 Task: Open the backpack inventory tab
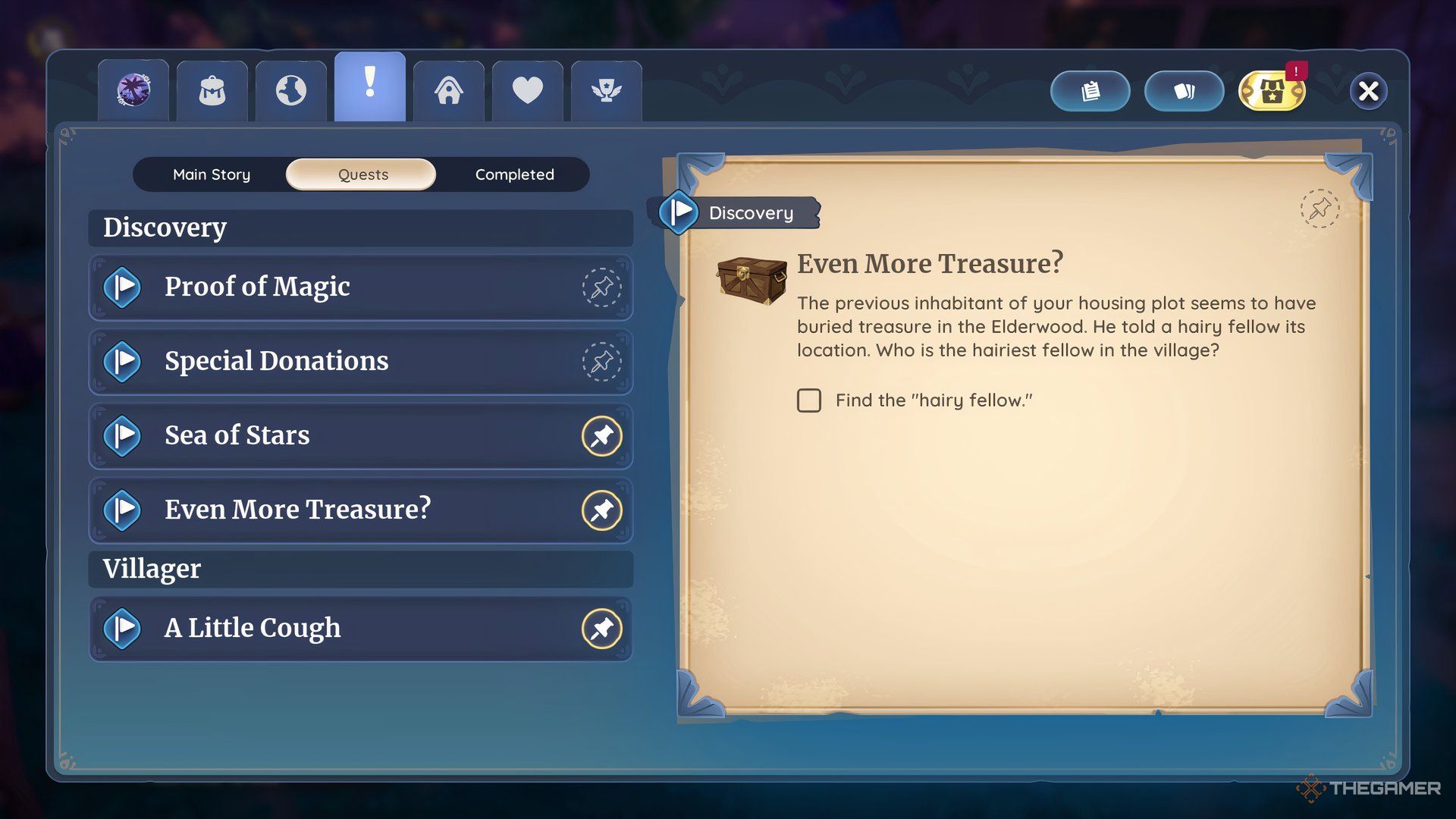pyautogui.click(x=212, y=89)
